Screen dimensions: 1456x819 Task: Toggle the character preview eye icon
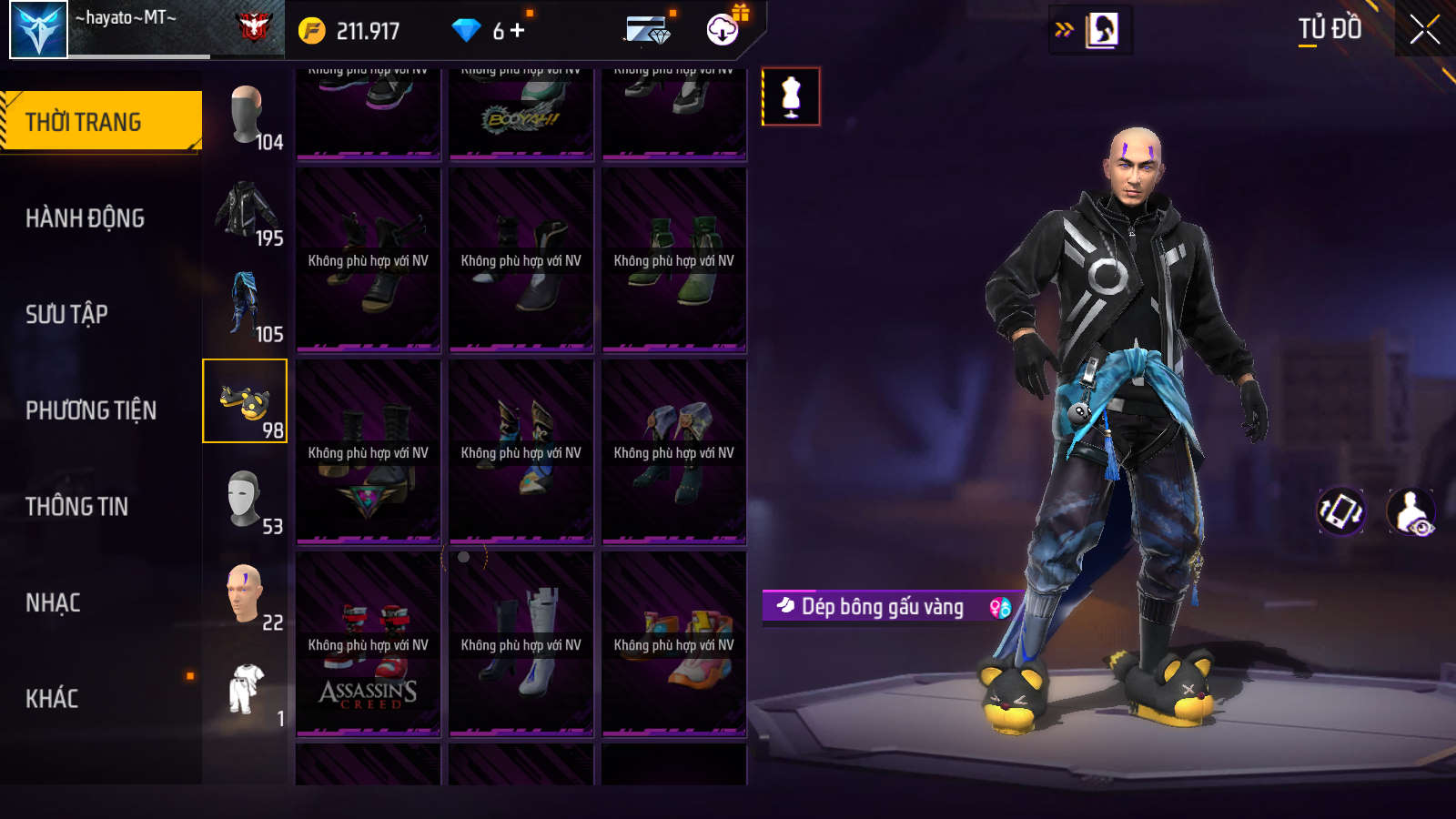[1411, 512]
